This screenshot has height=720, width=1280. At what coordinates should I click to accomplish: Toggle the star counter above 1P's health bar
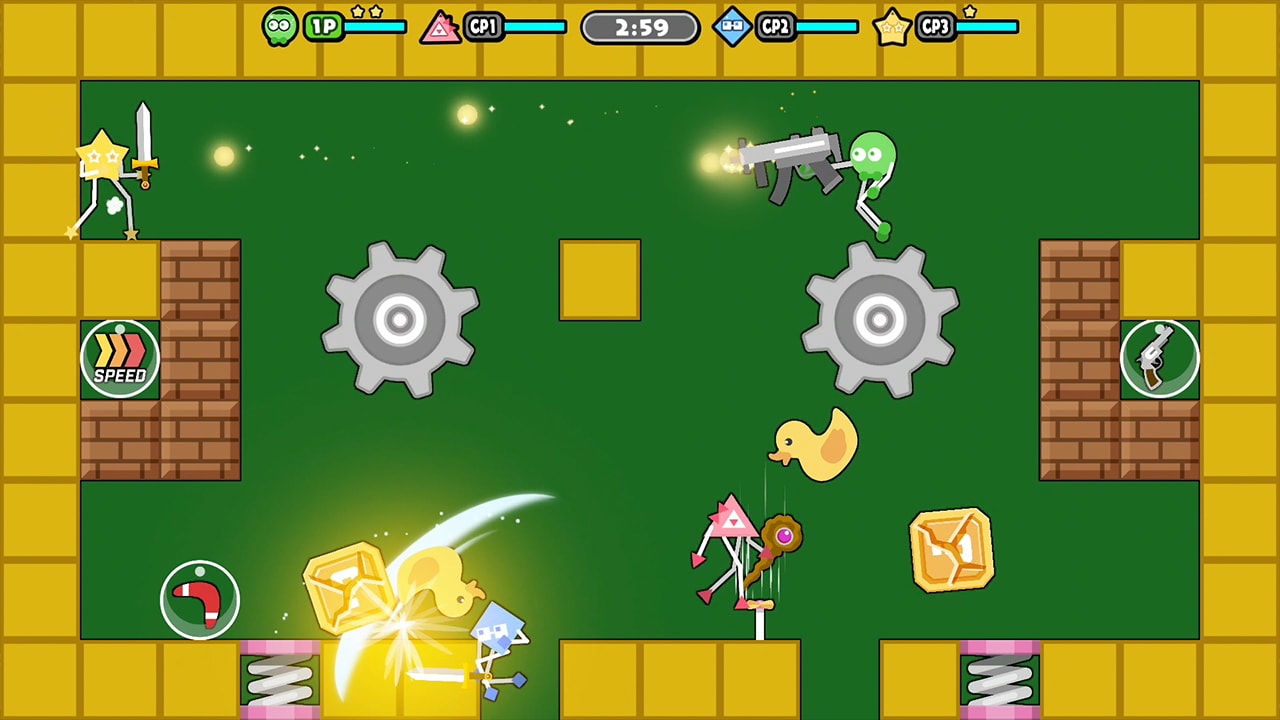click(x=366, y=12)
